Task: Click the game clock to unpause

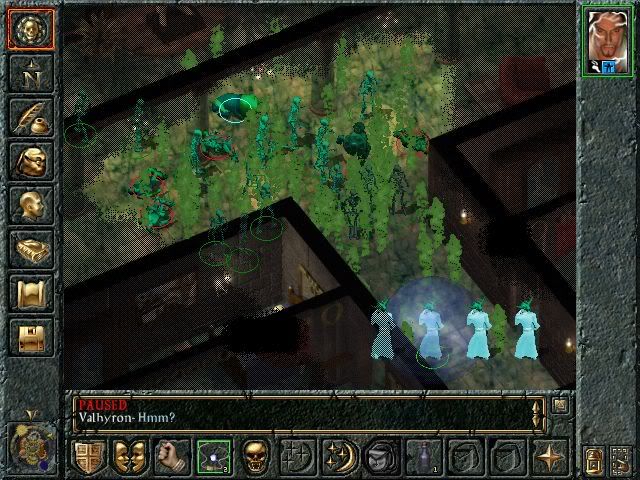Action: pos(31,443)
